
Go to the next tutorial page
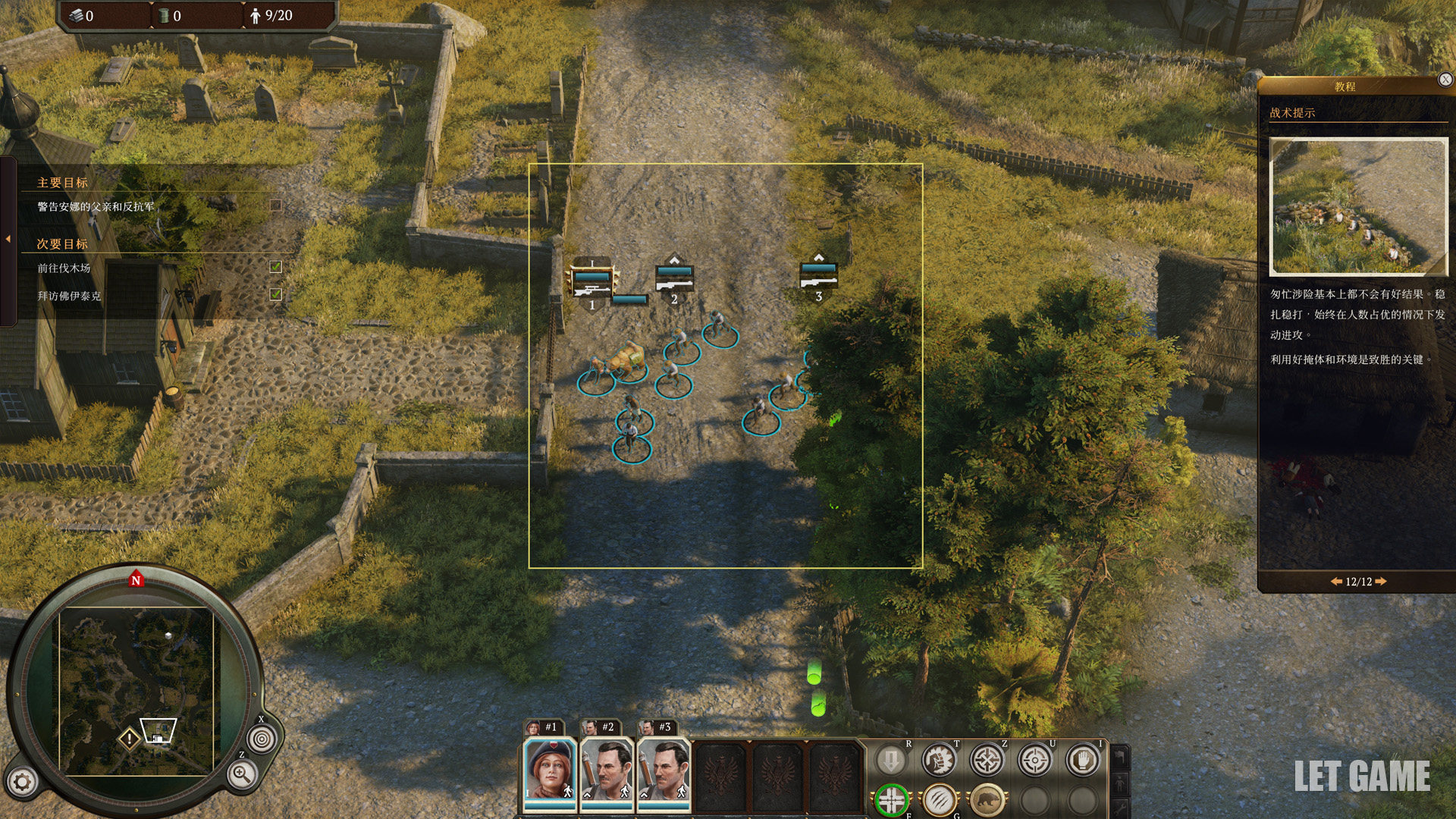coord(1381,582)
